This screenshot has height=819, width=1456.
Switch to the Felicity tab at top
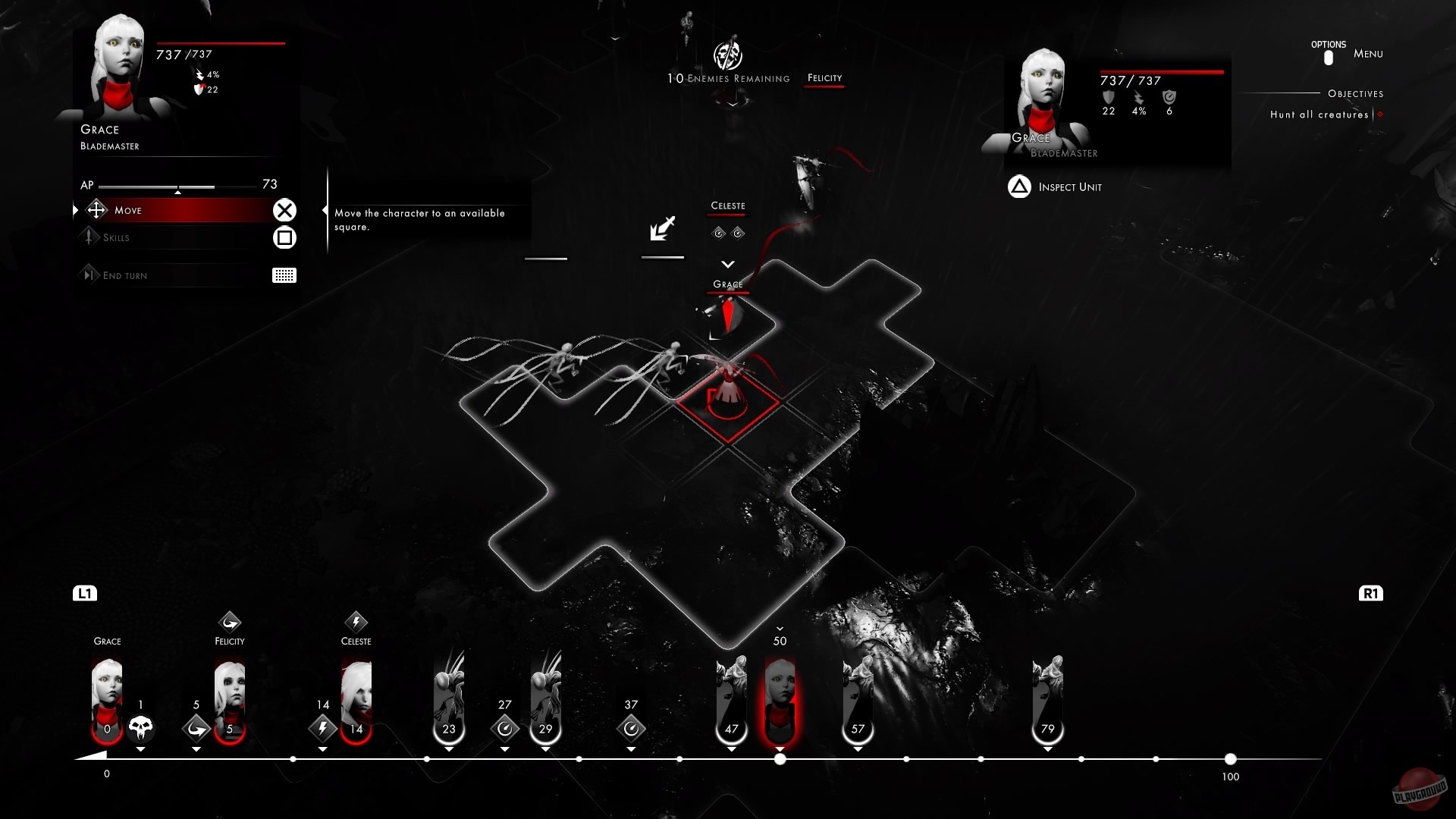[825, 77]
